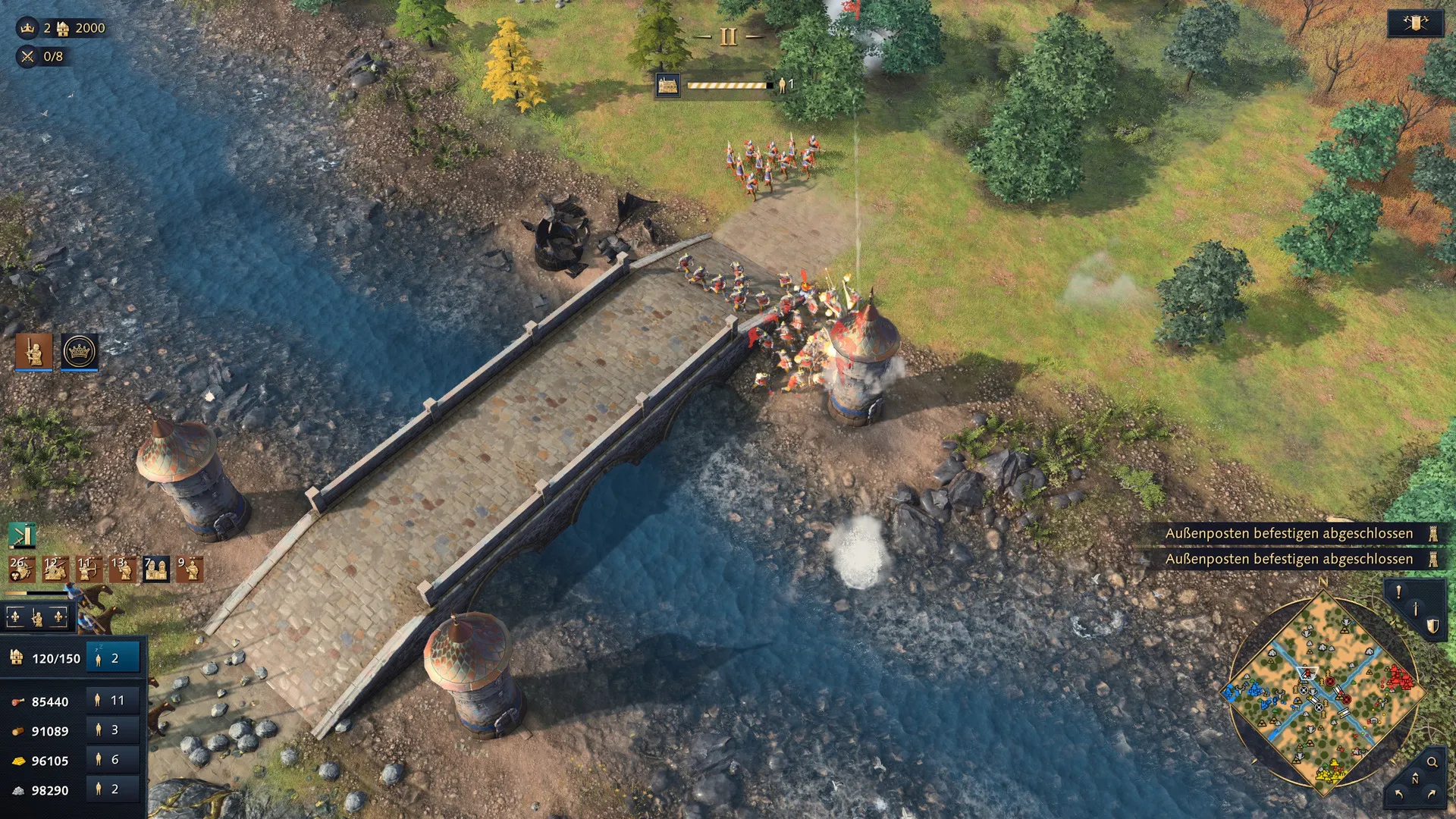Click the production building queue icon
The height and width of the screenshot is (819, 1456).
pos(667,86)
